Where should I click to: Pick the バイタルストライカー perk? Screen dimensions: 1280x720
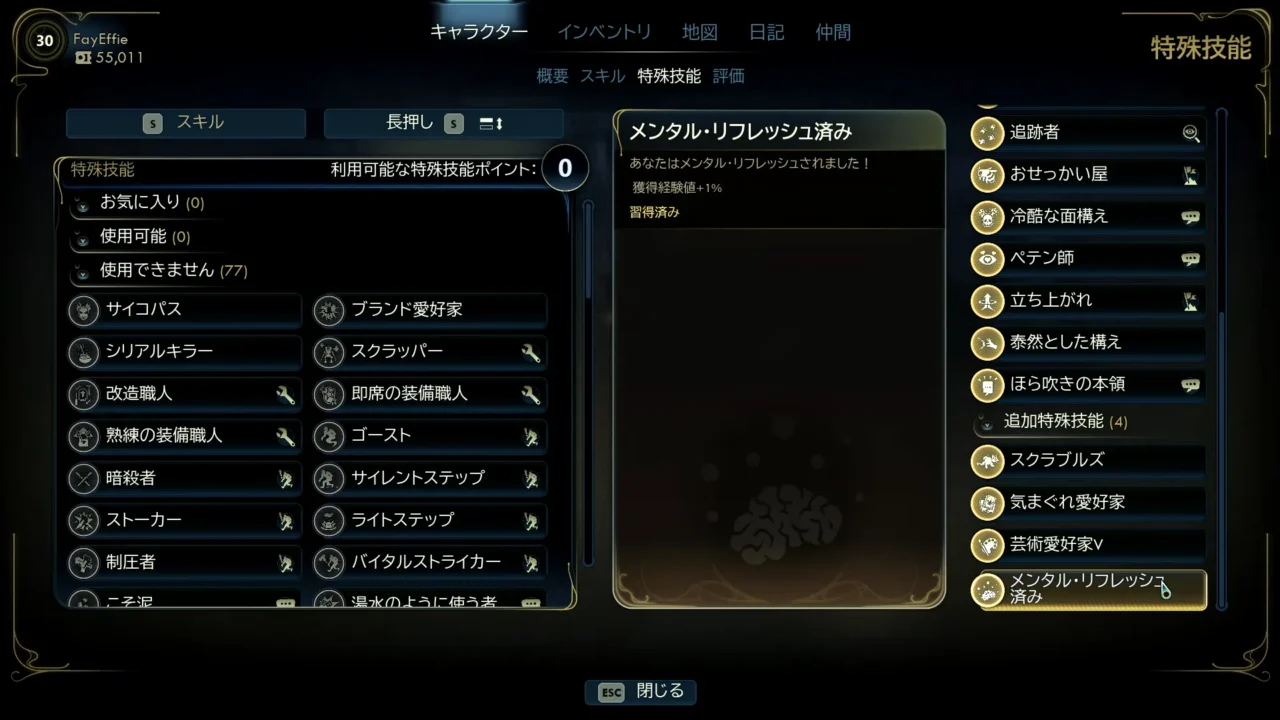click(x=430, y=563)
